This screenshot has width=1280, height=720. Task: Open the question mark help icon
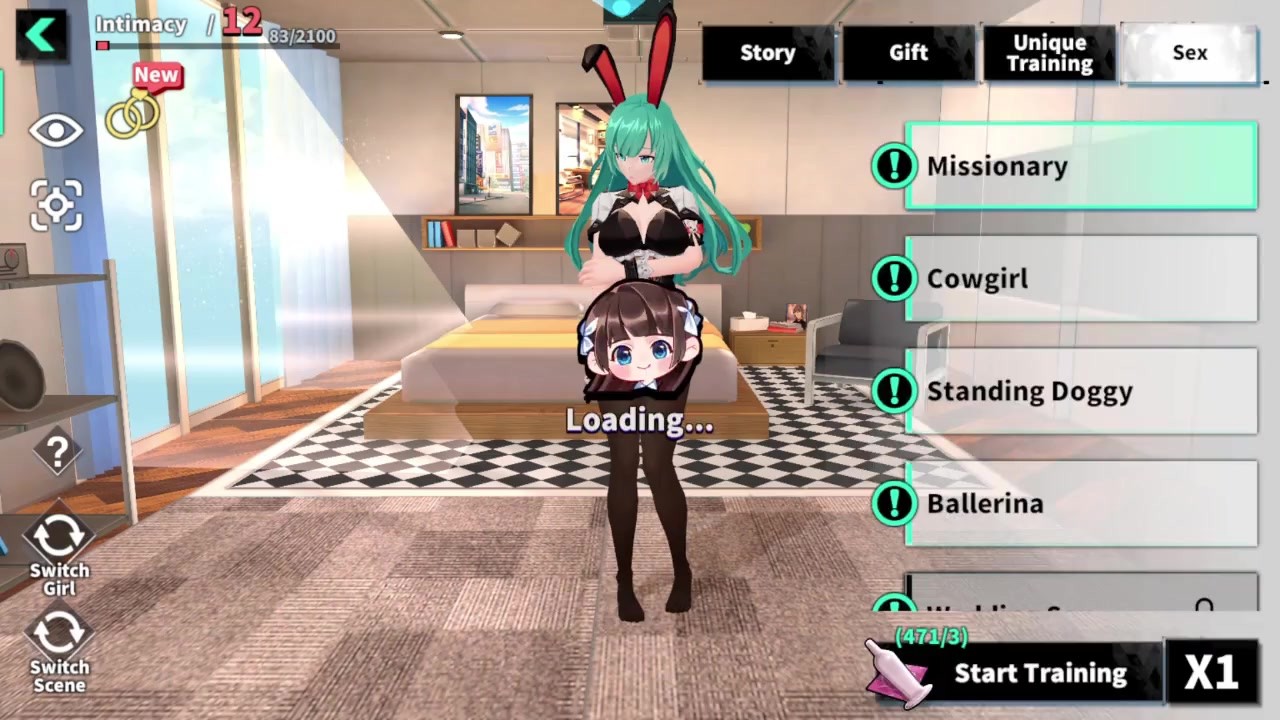click(x=57, y=452)
